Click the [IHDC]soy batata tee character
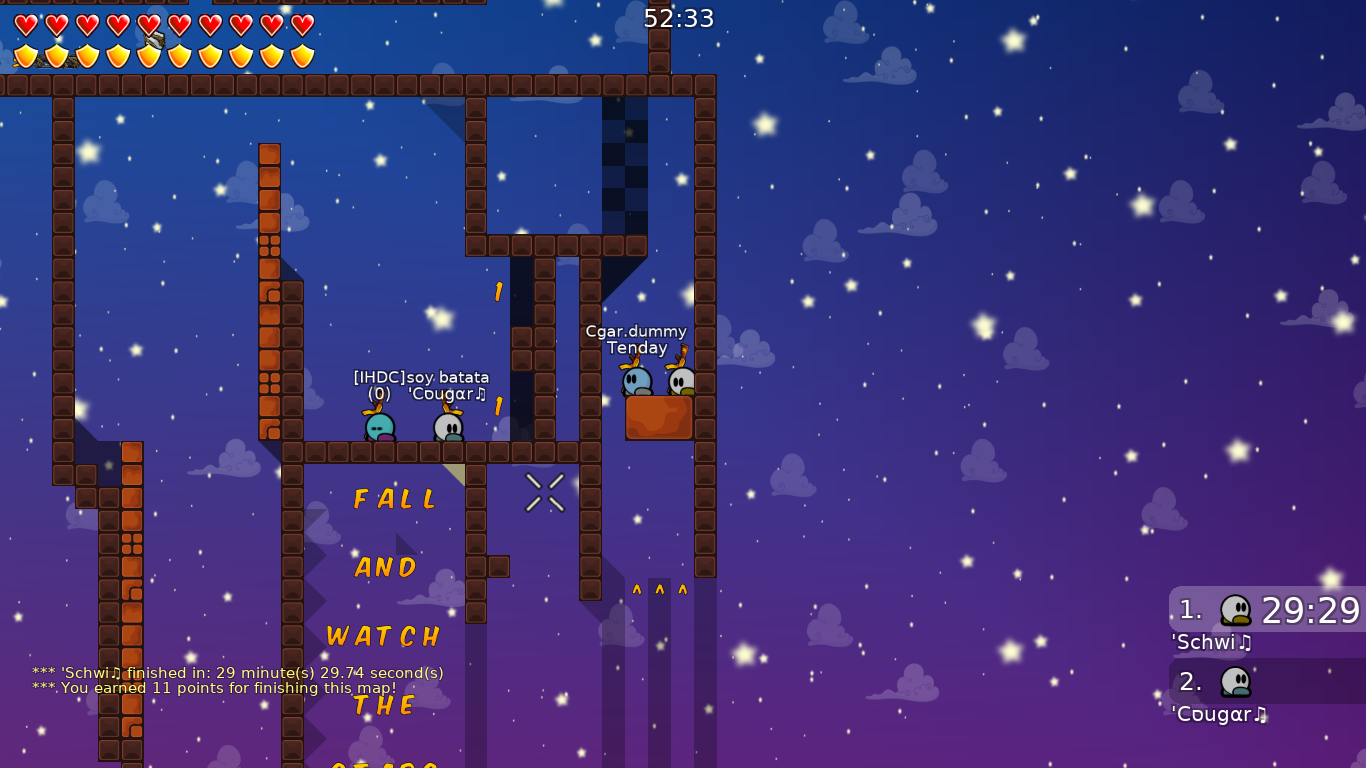 pos(378,425)
